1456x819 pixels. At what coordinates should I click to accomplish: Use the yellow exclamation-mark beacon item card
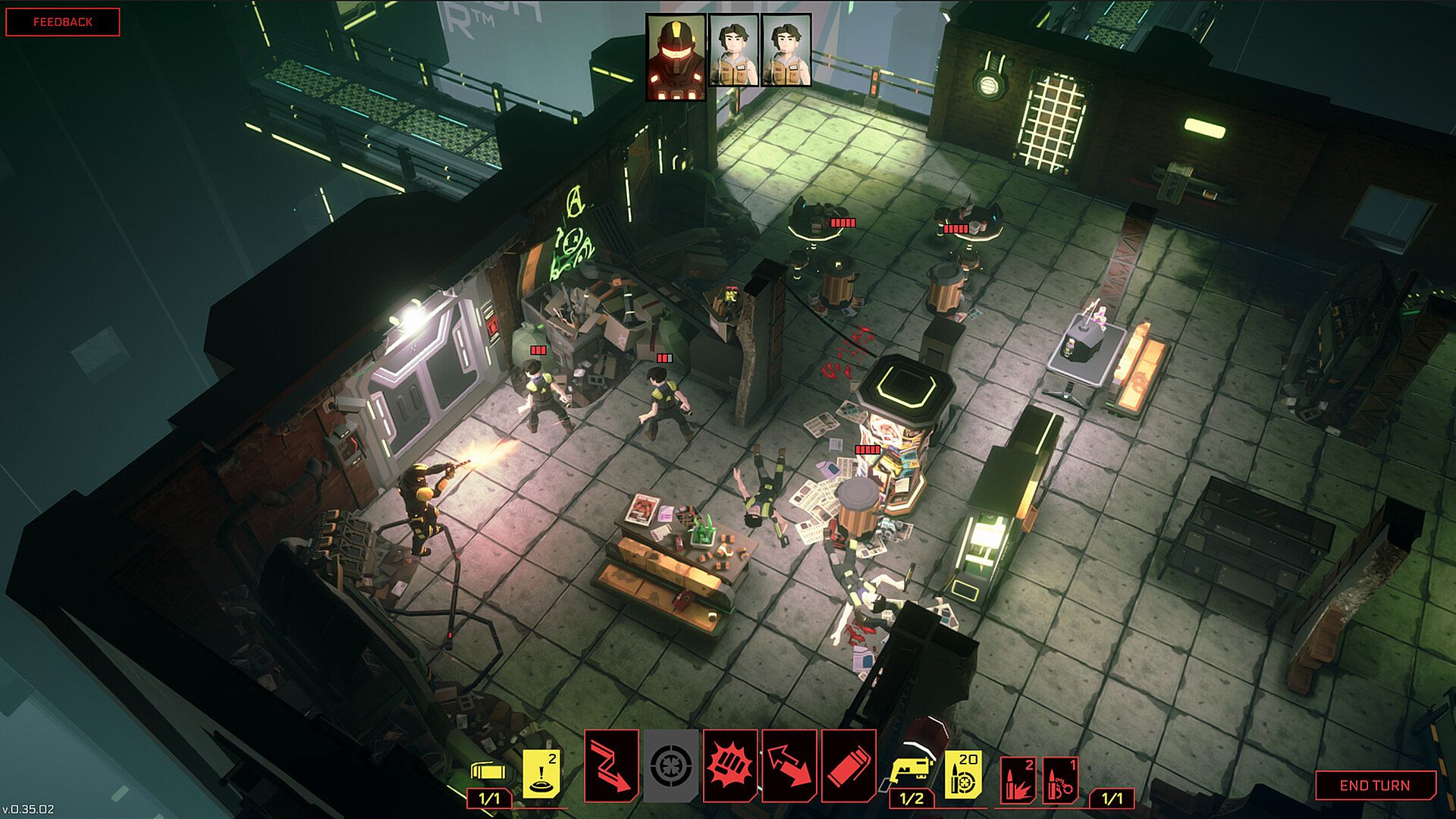click(543, 773)
